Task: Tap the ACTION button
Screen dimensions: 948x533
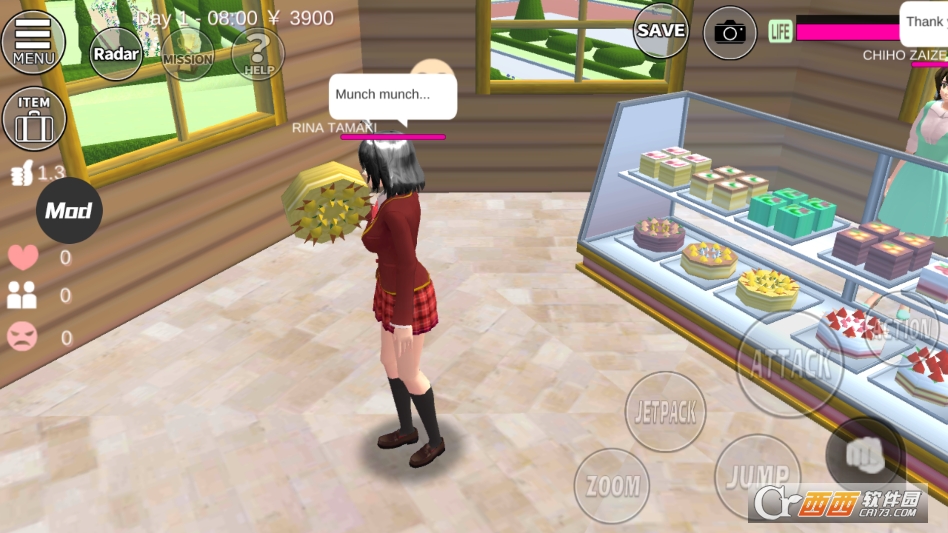Action: [x=901, y=328]
